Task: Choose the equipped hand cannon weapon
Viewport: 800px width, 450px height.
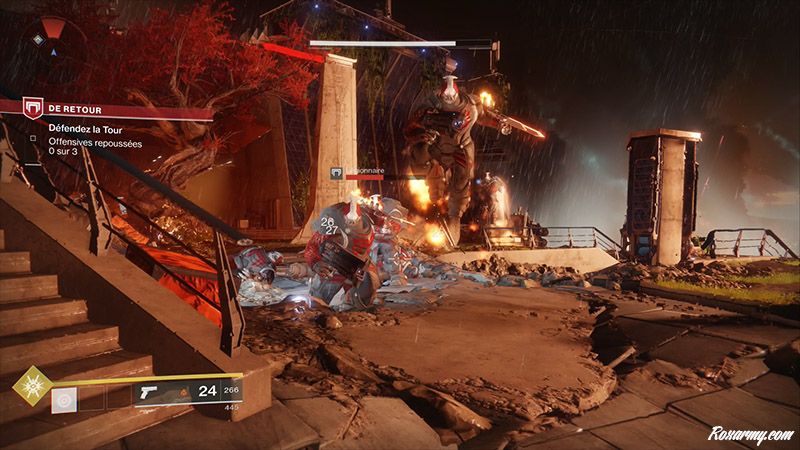Action: click(152, 390)
